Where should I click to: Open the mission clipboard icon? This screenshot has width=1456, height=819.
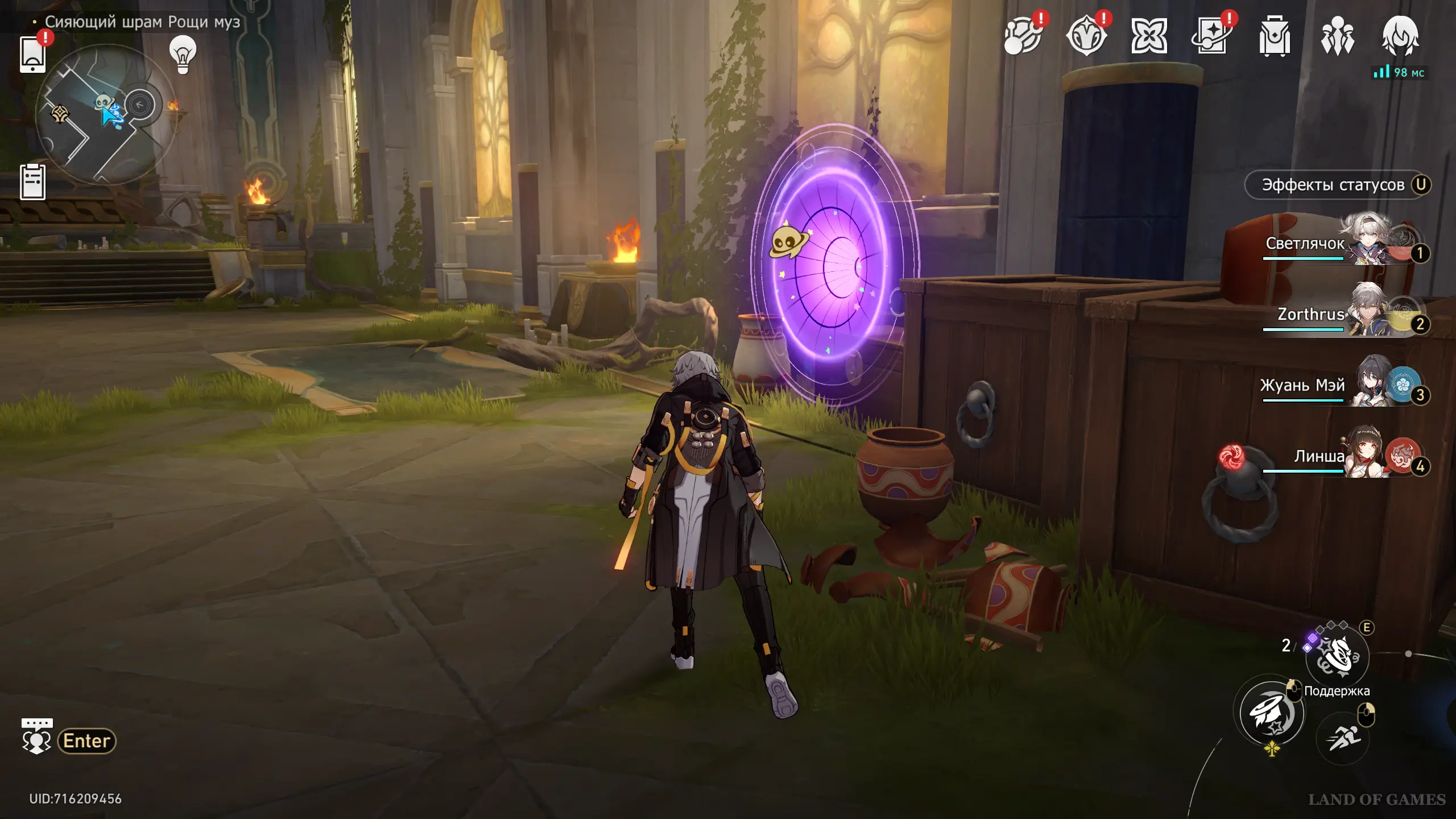pyautogui.click(x=32, y=182)
